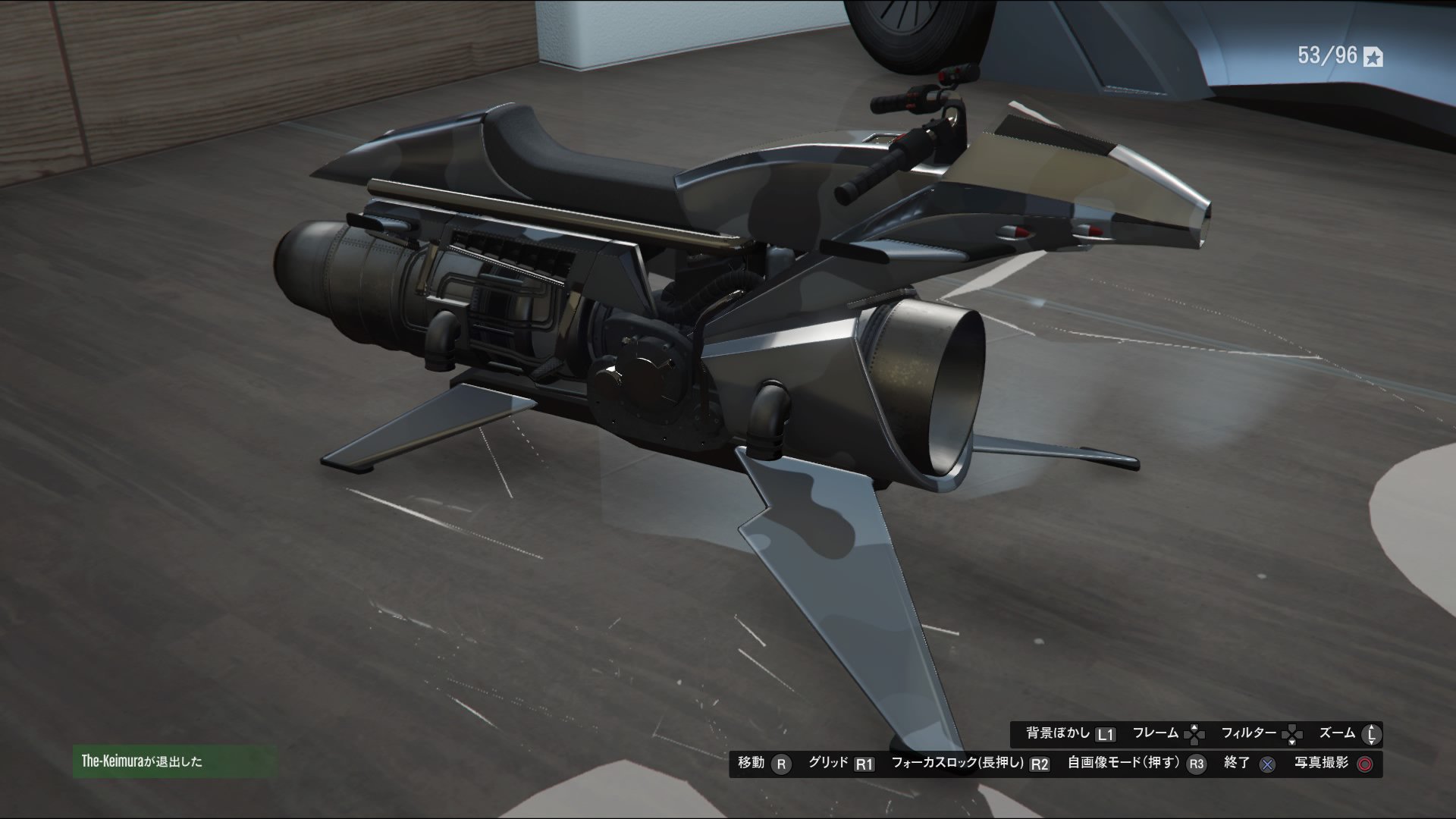Select the 終了 menu entry
Screen dimensions: 1456x819
(1235, 764)
